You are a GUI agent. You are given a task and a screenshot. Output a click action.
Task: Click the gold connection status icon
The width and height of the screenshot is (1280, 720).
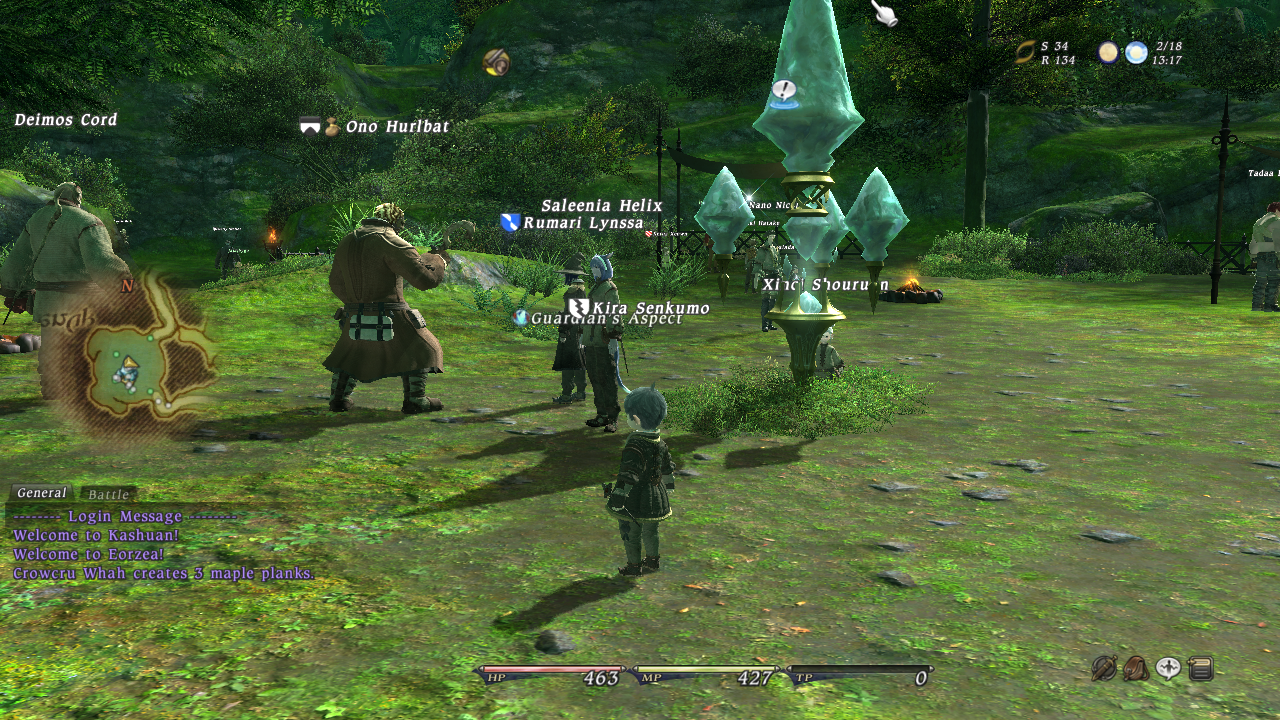pyautogui.click(x=1025, y=52)
